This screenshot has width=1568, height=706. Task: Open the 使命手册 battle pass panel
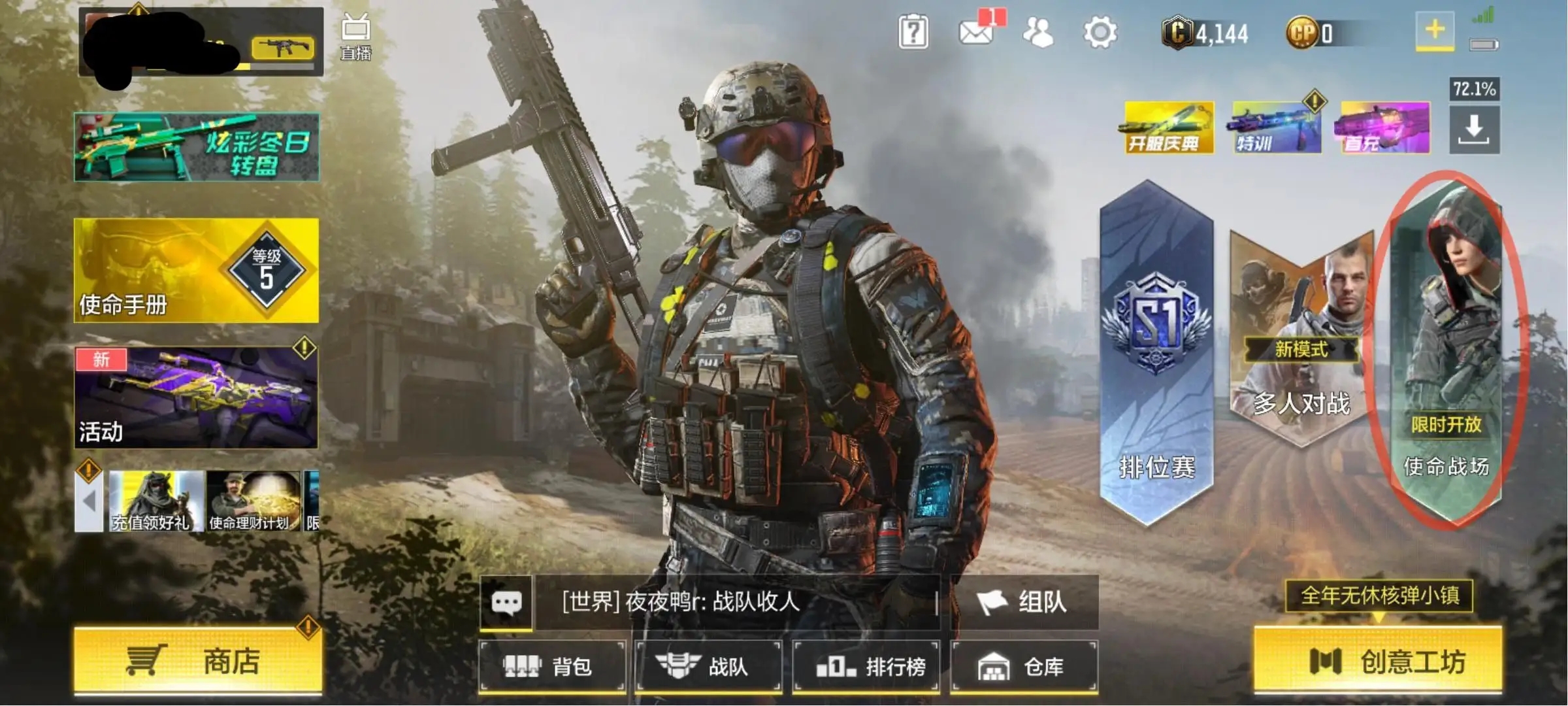pyautogui.click(x=196, y=270)
